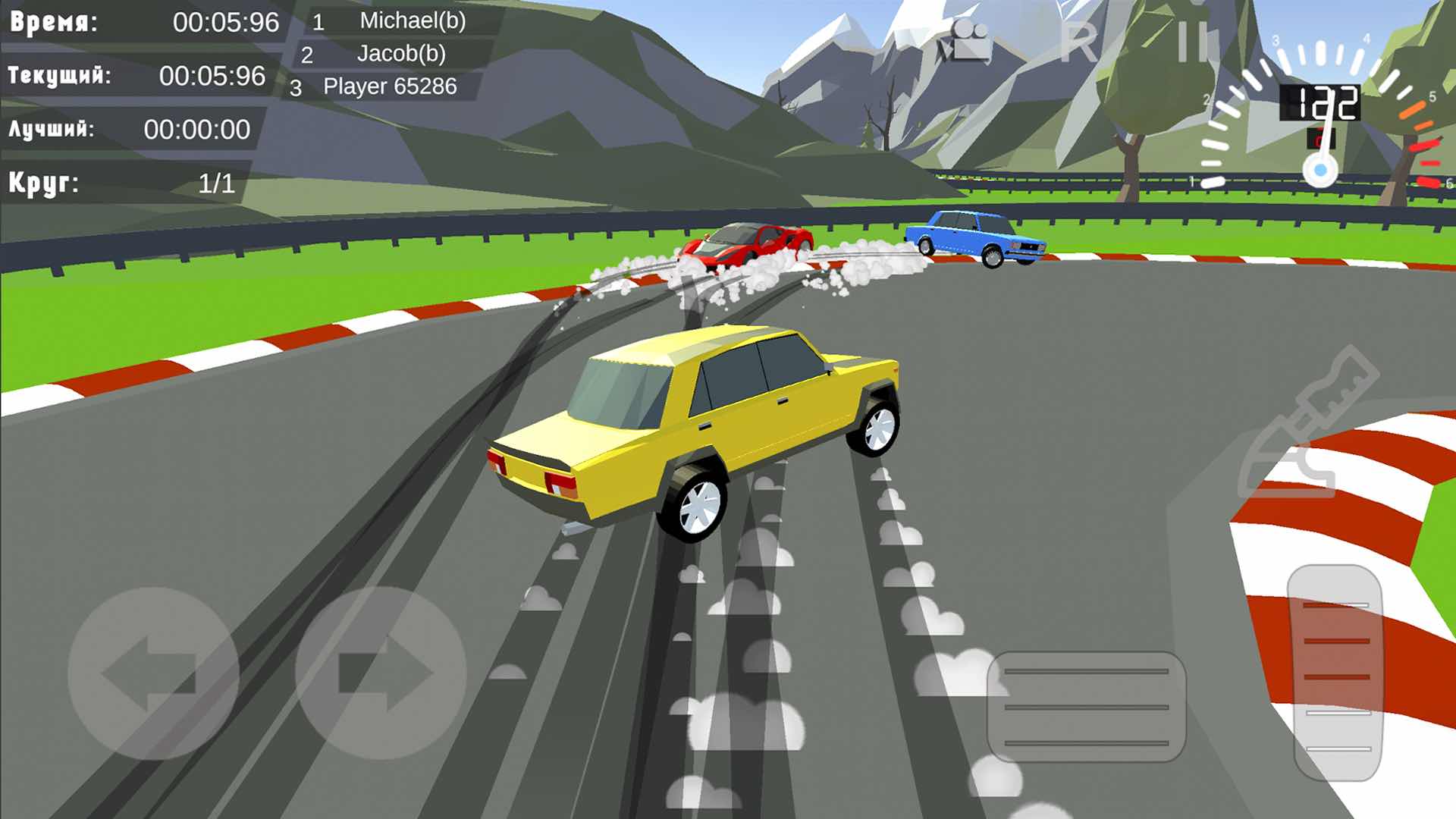Tap the steer left arrow button

coord(153,673)
